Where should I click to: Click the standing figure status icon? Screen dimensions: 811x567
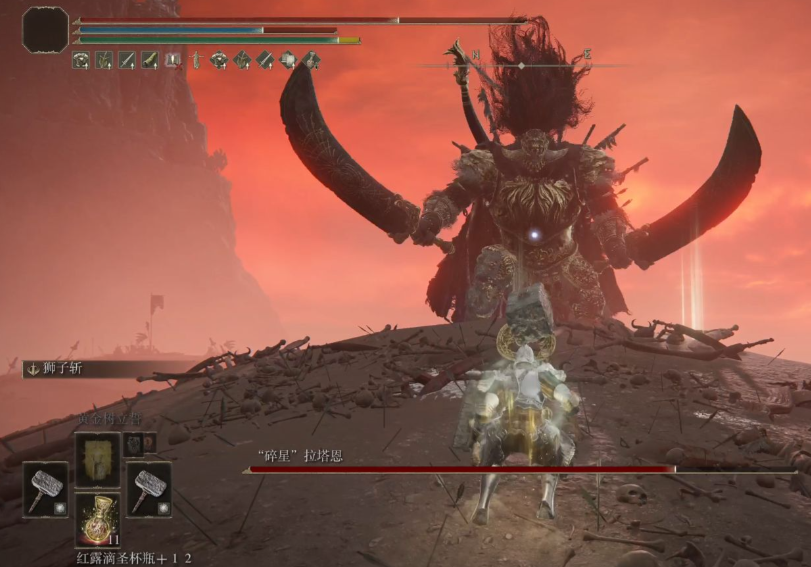(x=196, y=60)
